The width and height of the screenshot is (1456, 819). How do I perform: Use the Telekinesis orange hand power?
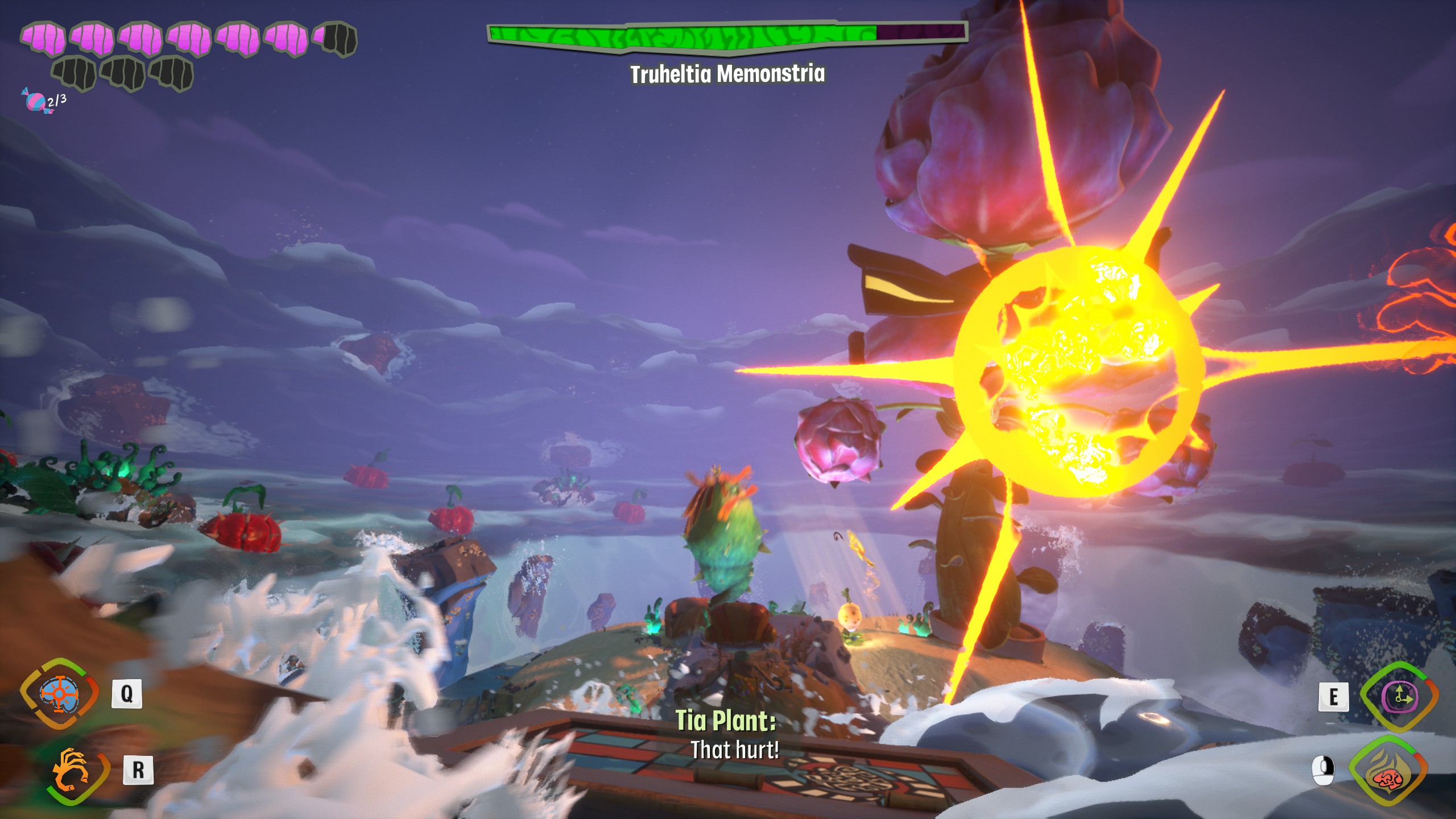pyautogui.click(x=71, y=771)
